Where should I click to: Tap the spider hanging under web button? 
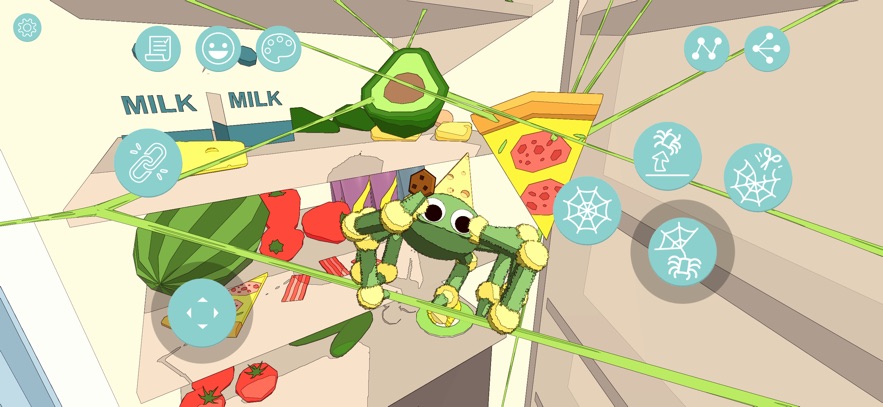(682, 252)
